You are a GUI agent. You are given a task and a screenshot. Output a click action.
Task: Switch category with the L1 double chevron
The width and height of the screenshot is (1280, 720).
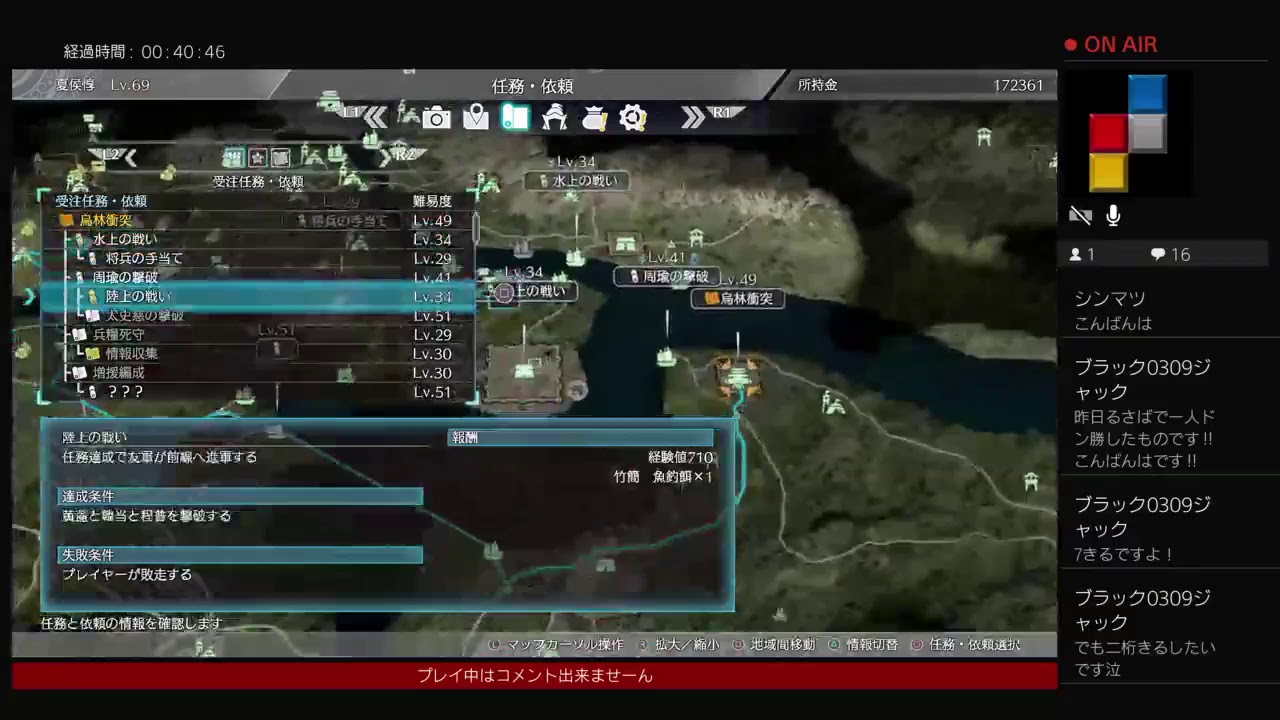pyautogui.click(x=375, y=117)
